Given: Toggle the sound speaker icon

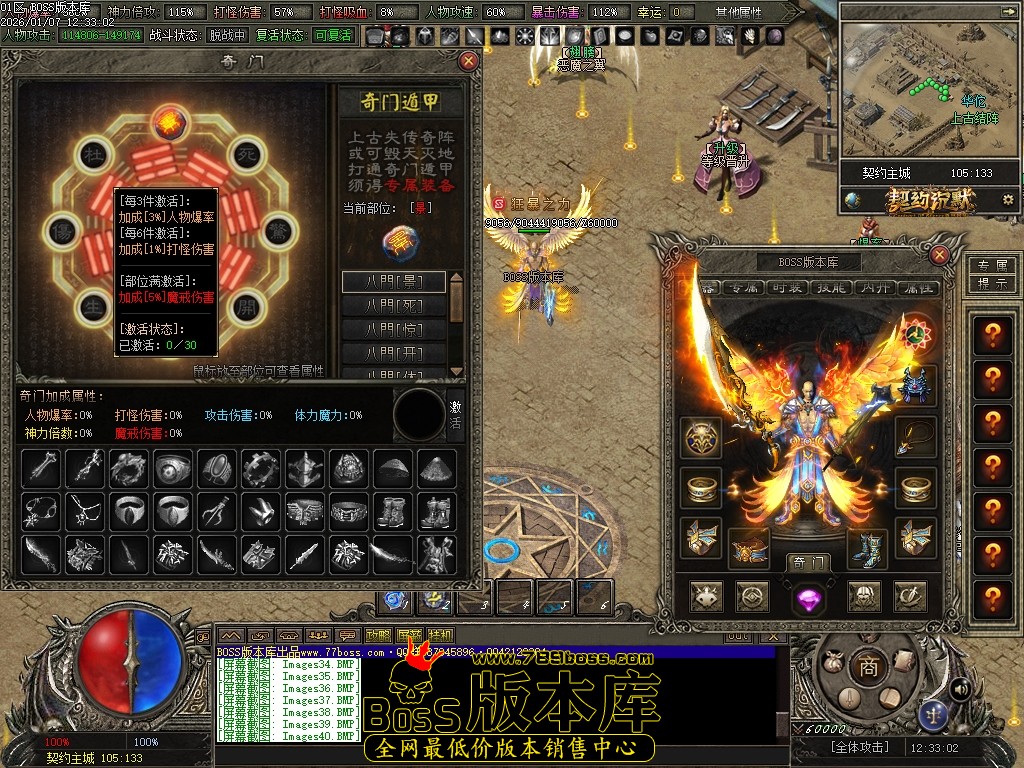Looking at the screenshot, I should tap(961, 688).
